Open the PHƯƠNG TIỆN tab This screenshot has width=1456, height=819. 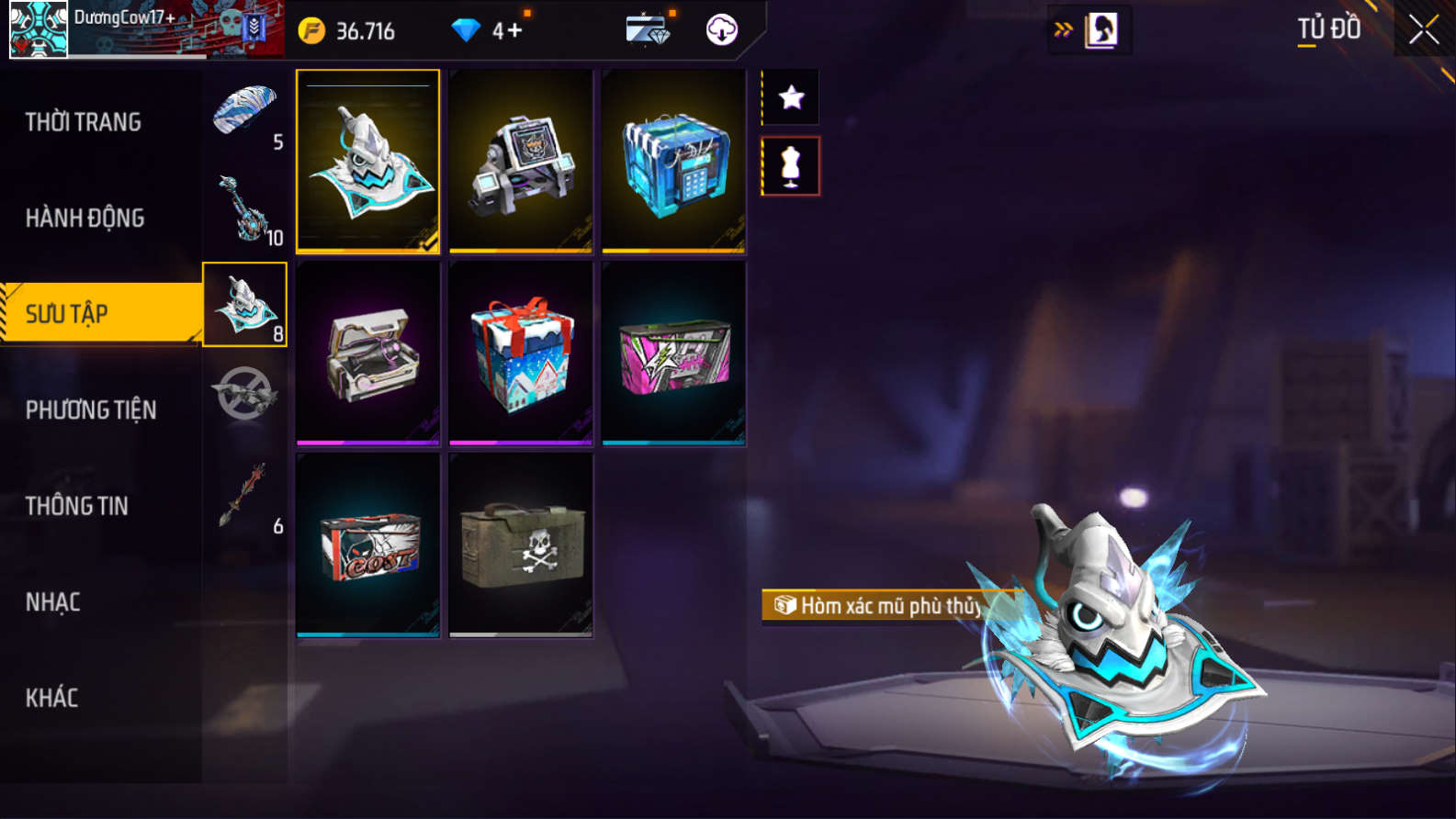91,409
